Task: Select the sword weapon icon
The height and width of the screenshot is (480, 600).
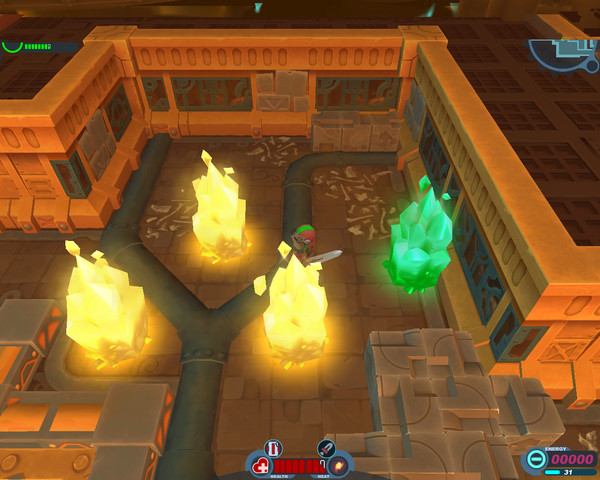Action: (325, 448)
